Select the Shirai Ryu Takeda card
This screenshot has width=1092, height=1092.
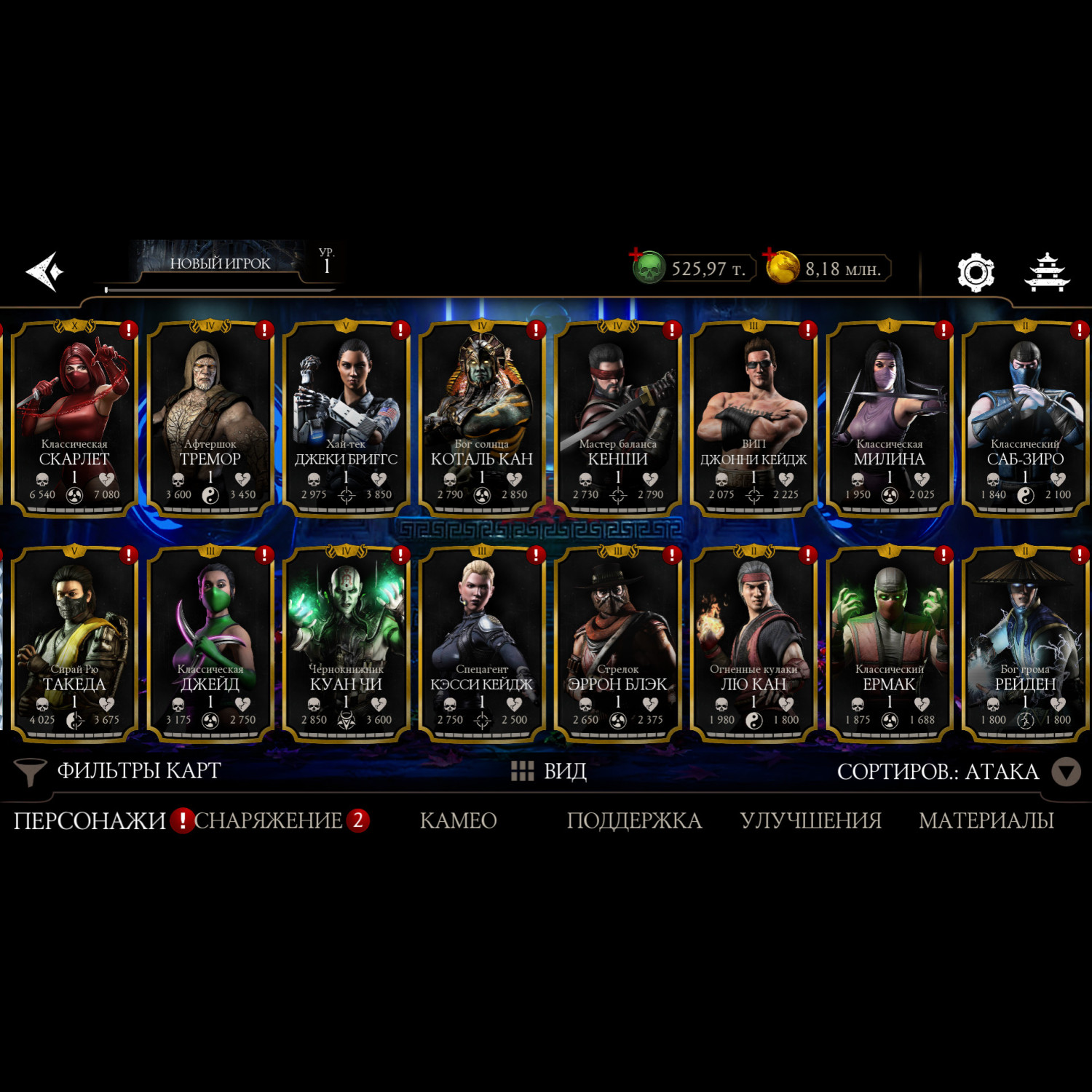(74, 643)
